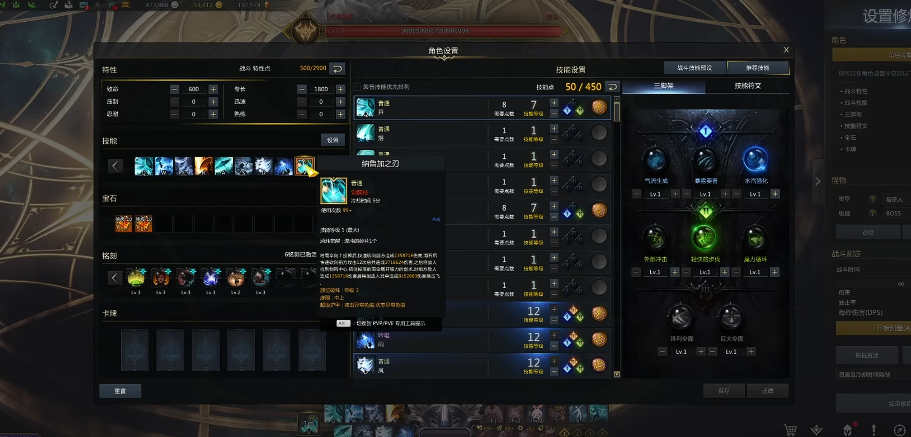Reset the combat stat points

338,69
